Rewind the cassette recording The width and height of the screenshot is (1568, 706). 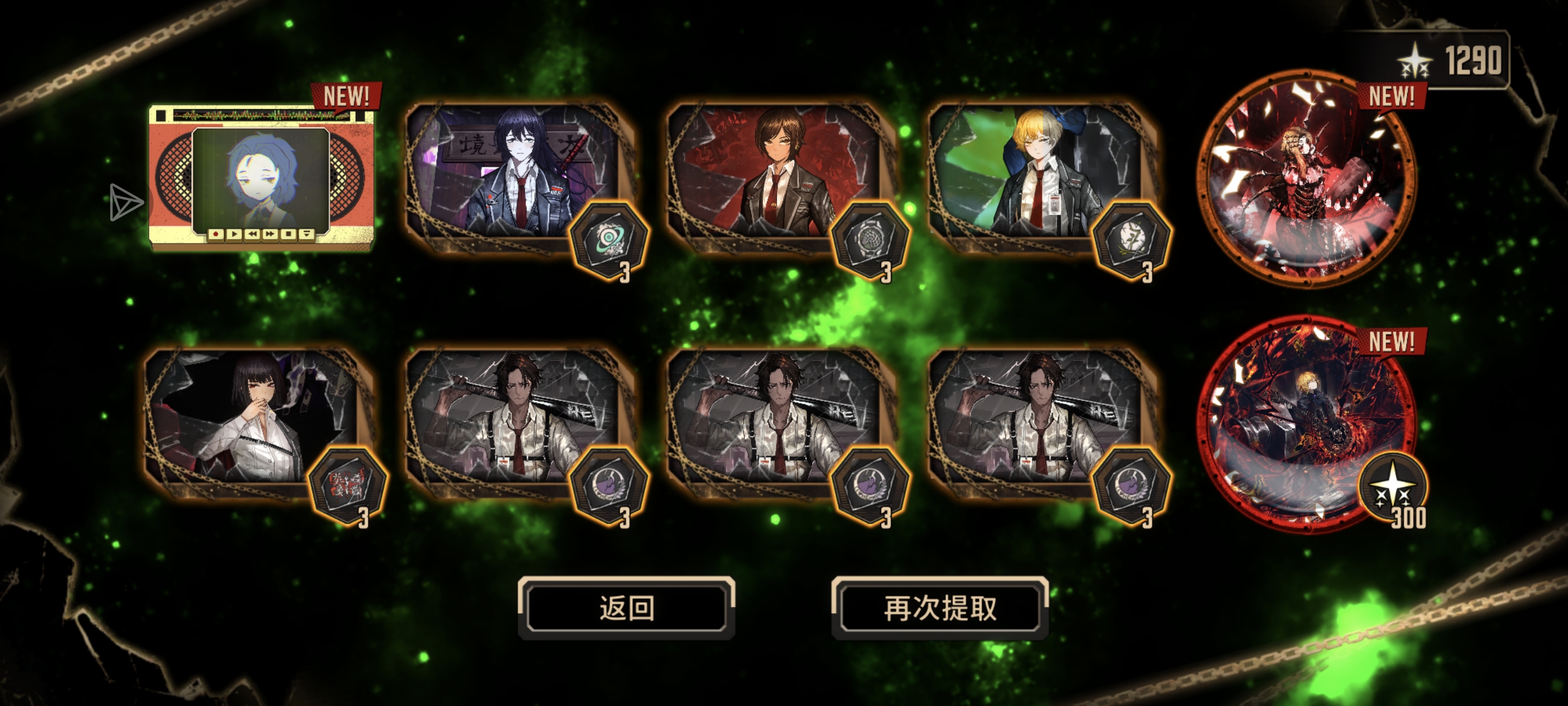[253, 235]
